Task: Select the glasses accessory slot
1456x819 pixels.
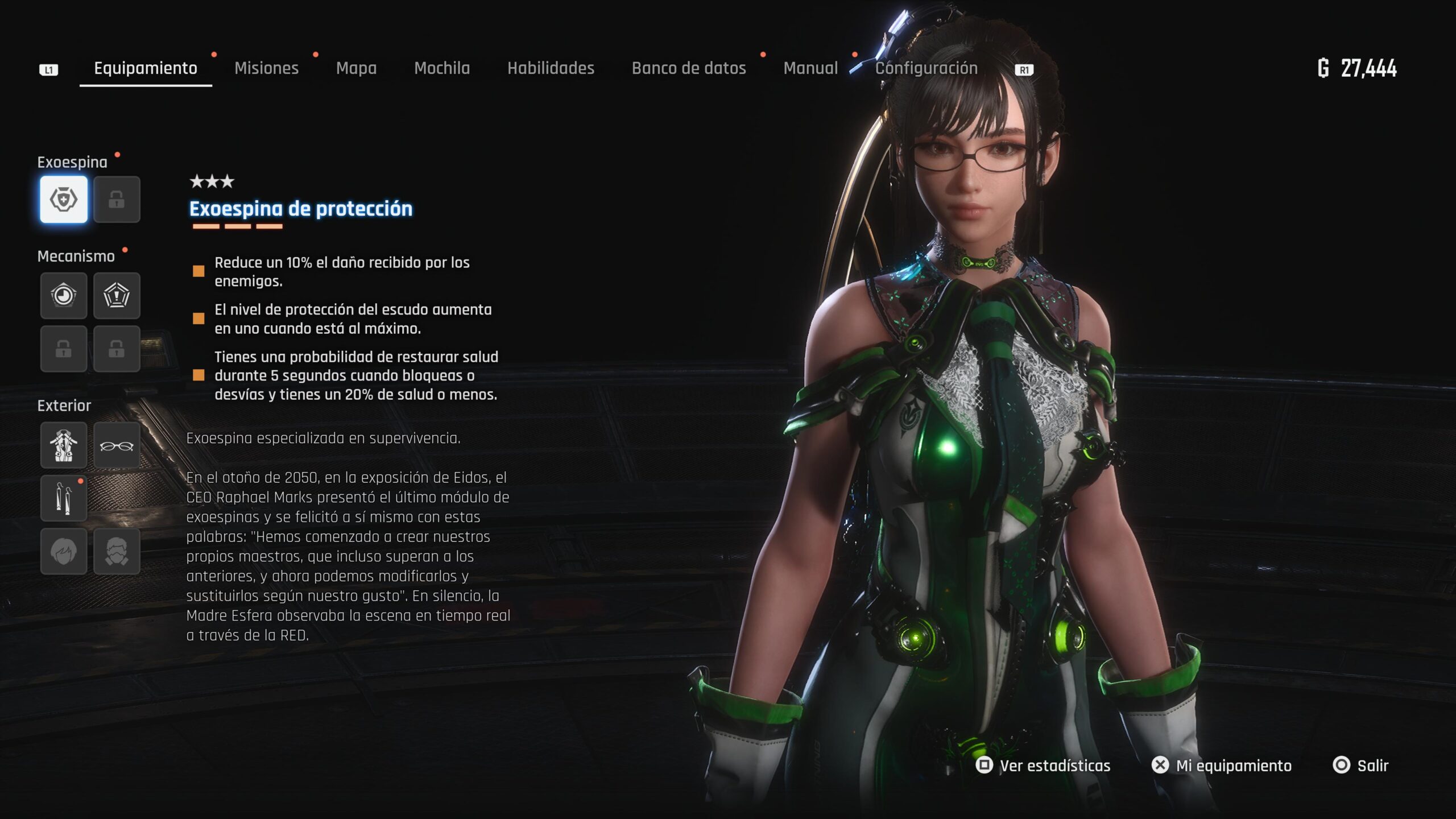Action: (x=117, y=445)
